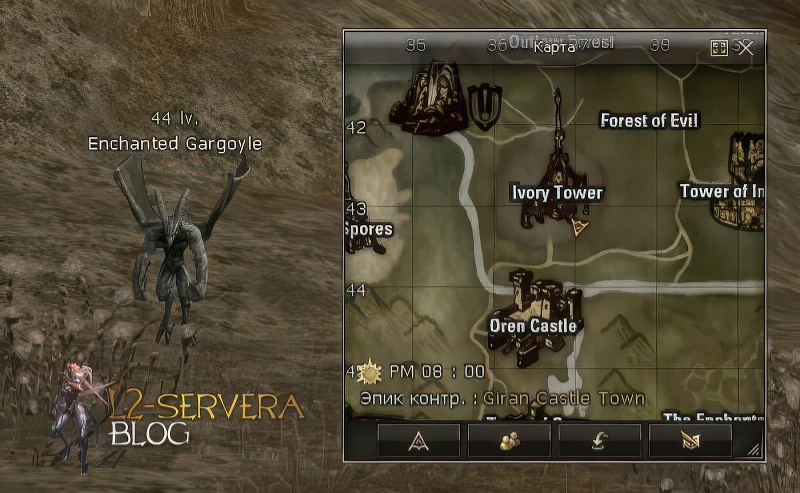Close the map window

point(745,47)
